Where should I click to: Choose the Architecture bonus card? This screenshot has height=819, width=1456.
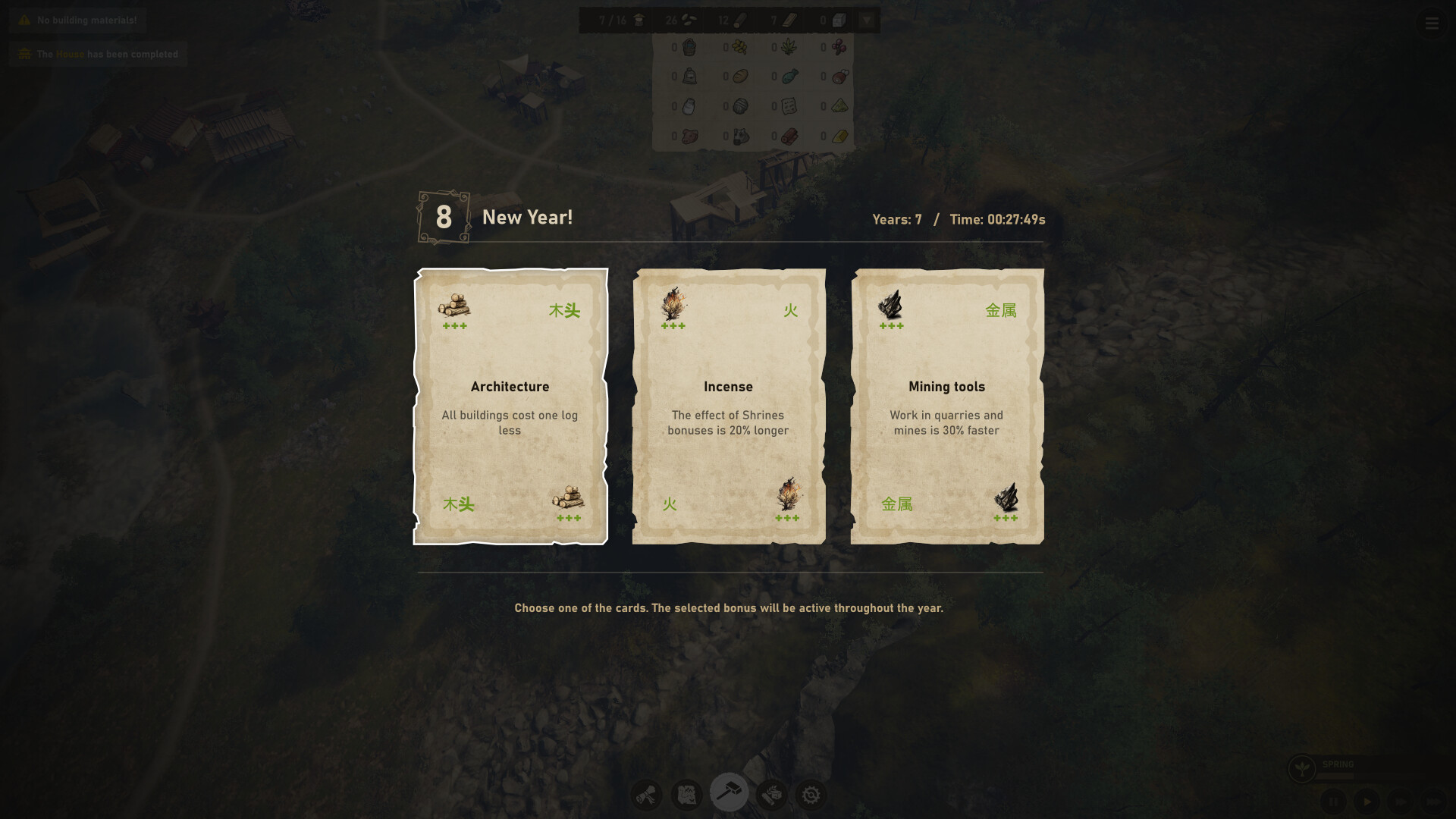(x=511, y=407)
